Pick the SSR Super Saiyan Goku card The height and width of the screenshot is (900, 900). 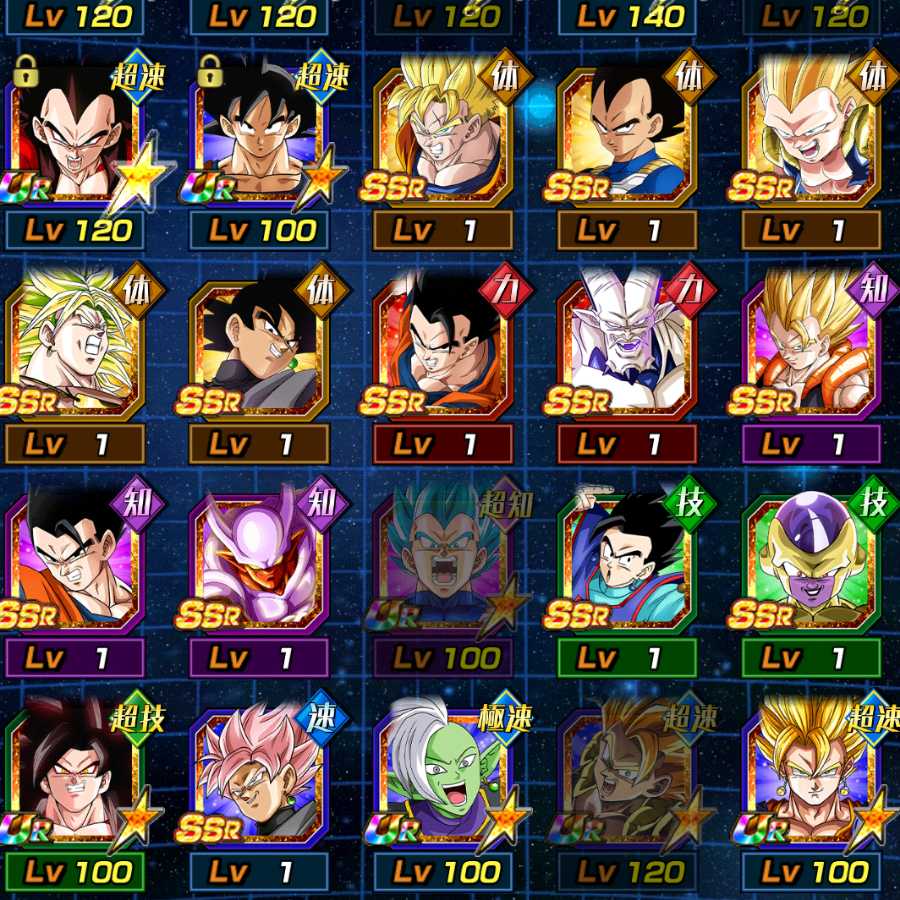(x=444, y=135)
